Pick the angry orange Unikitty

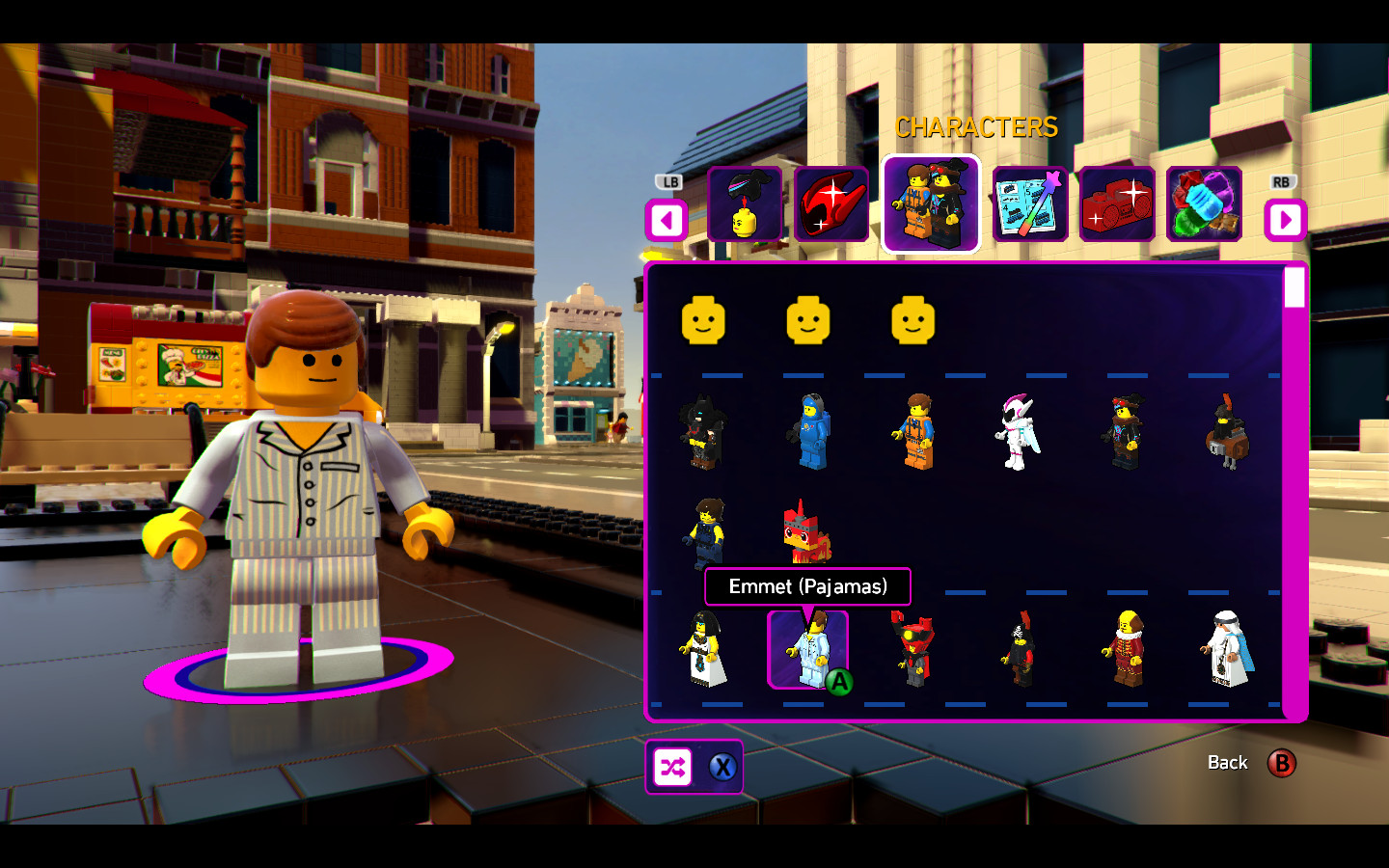(810, 535)
